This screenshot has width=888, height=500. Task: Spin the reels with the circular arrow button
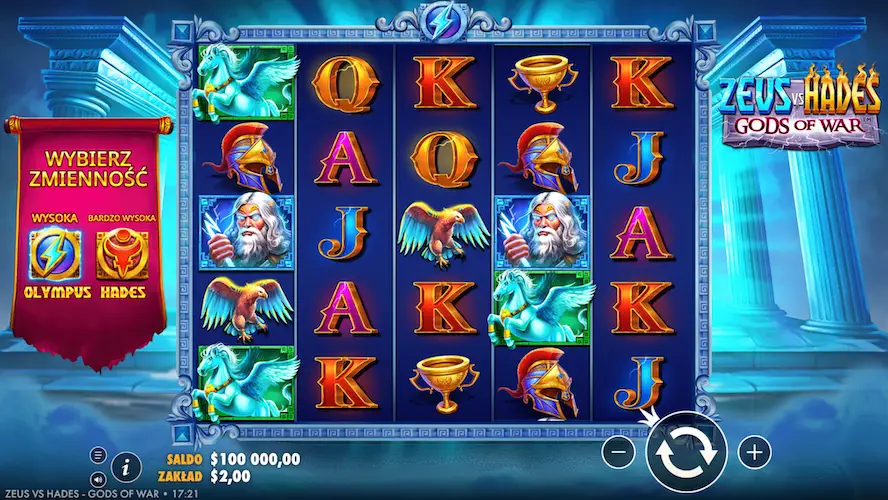[x=684, y=452]
